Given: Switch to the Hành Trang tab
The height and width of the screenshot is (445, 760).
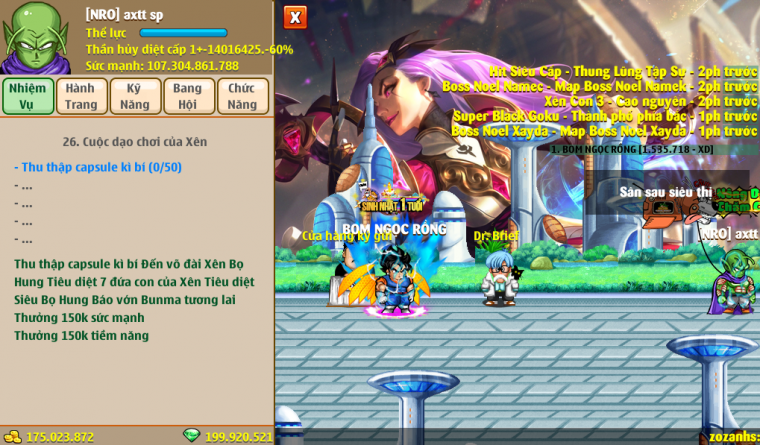Looking at the screenshot, I should pos(81,96).
